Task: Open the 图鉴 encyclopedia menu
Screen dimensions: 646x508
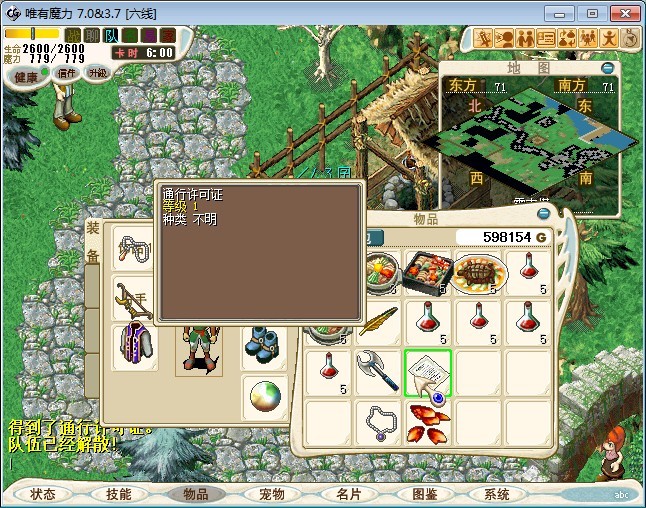Action: tap(423, 494)
